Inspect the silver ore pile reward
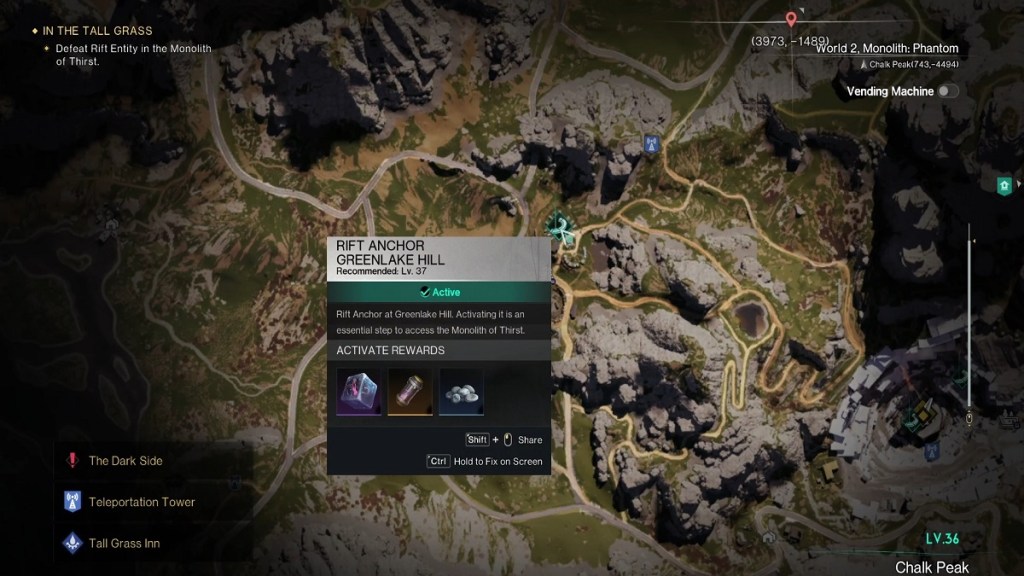Viewport: 1024px width, 576px height. click(460, 391)
